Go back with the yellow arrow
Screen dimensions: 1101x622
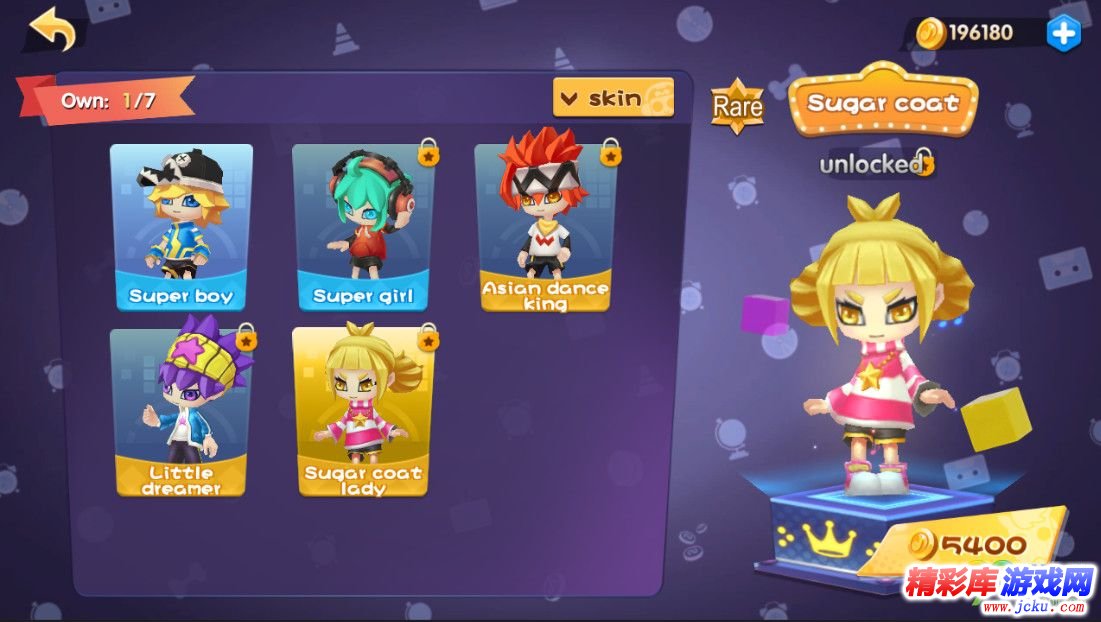click(53, 29)
